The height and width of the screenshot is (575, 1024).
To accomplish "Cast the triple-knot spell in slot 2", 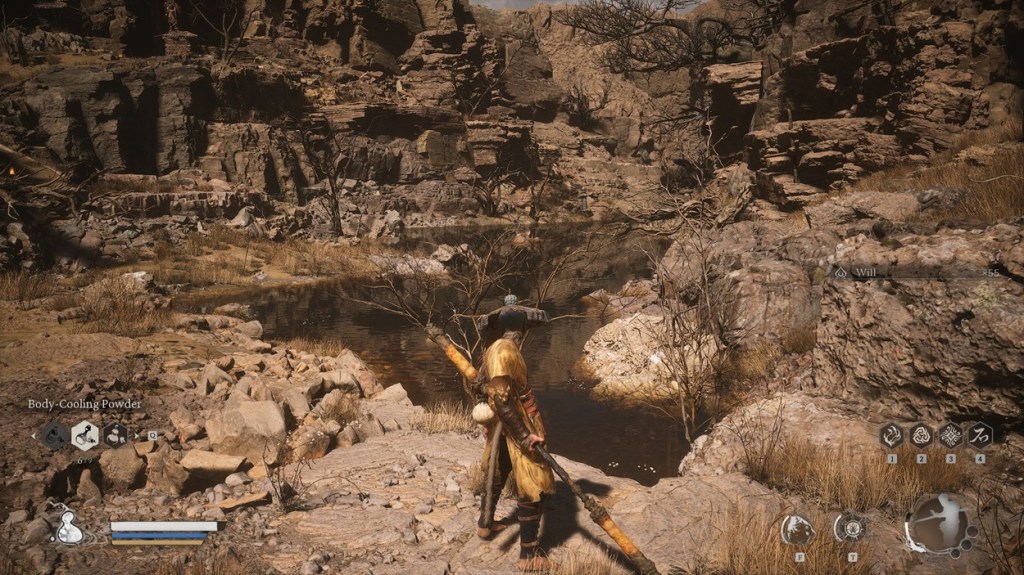I will tap(921, 435).
